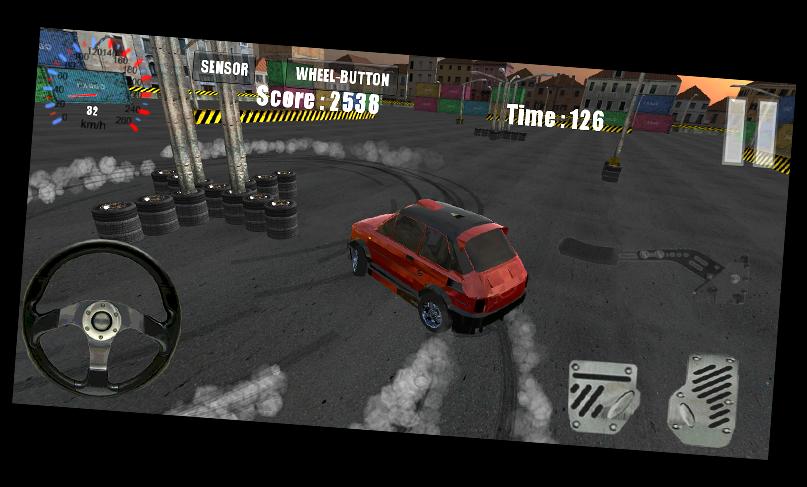Click the on-screen steering wheel
The image size is (807, 487).
click(101, 320)
